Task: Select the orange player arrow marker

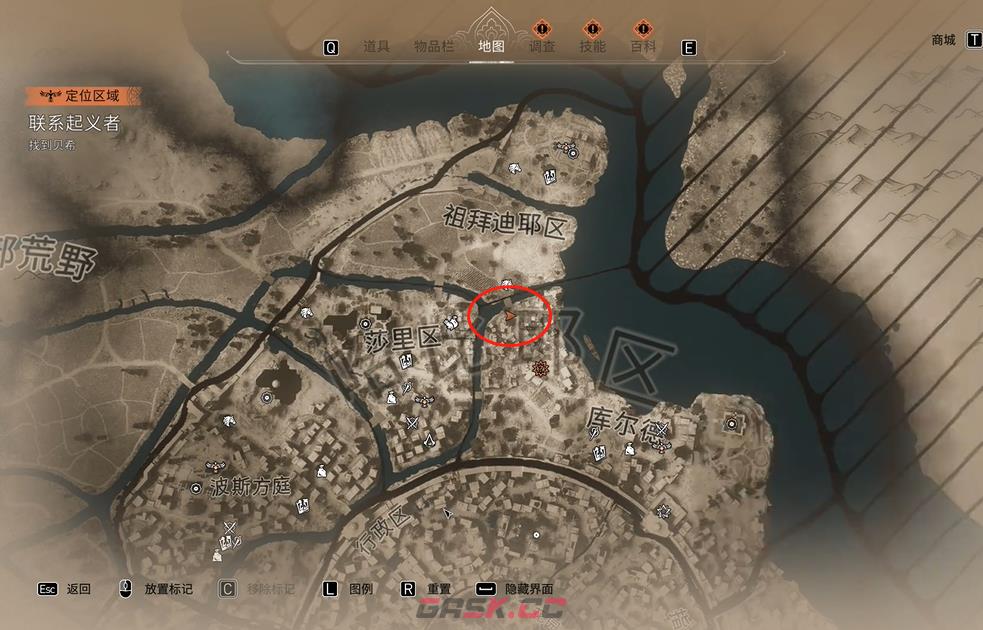Action: coord(510,316)
